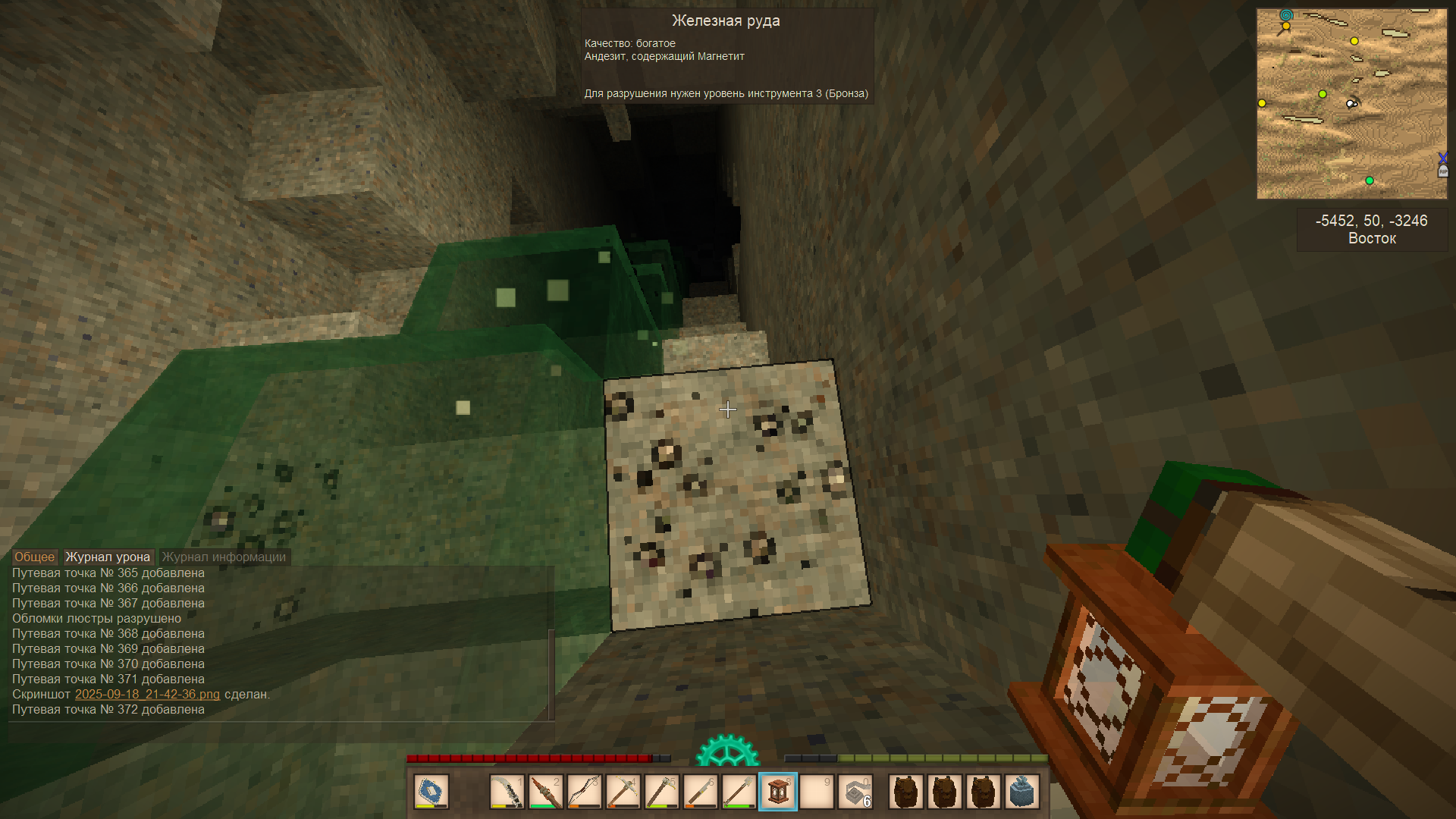Select the pickaxe hotbar slot
1456x819 pixels.
(x=623, y=792)
